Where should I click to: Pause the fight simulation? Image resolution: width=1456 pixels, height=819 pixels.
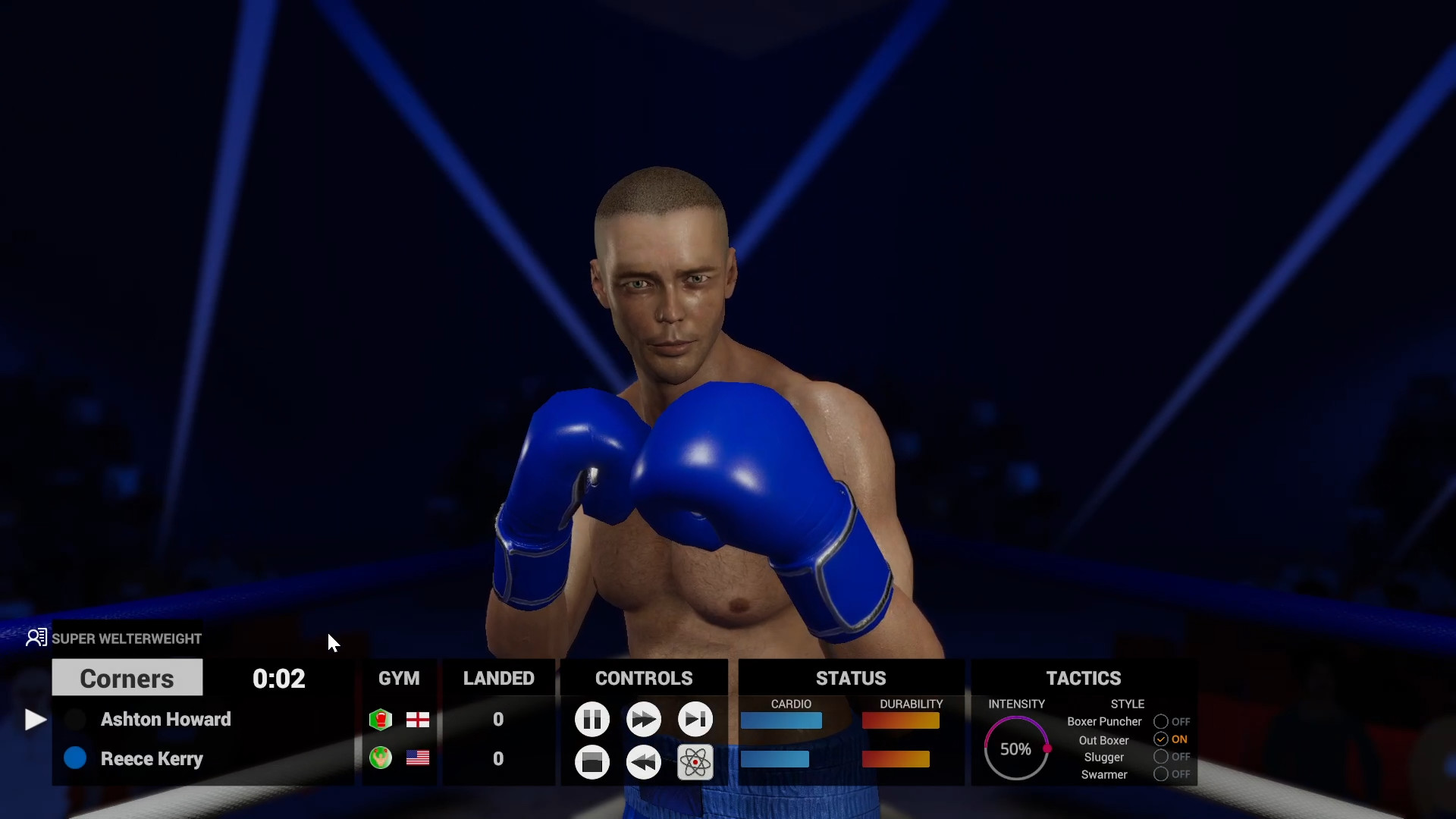click(x=592, y=720)
